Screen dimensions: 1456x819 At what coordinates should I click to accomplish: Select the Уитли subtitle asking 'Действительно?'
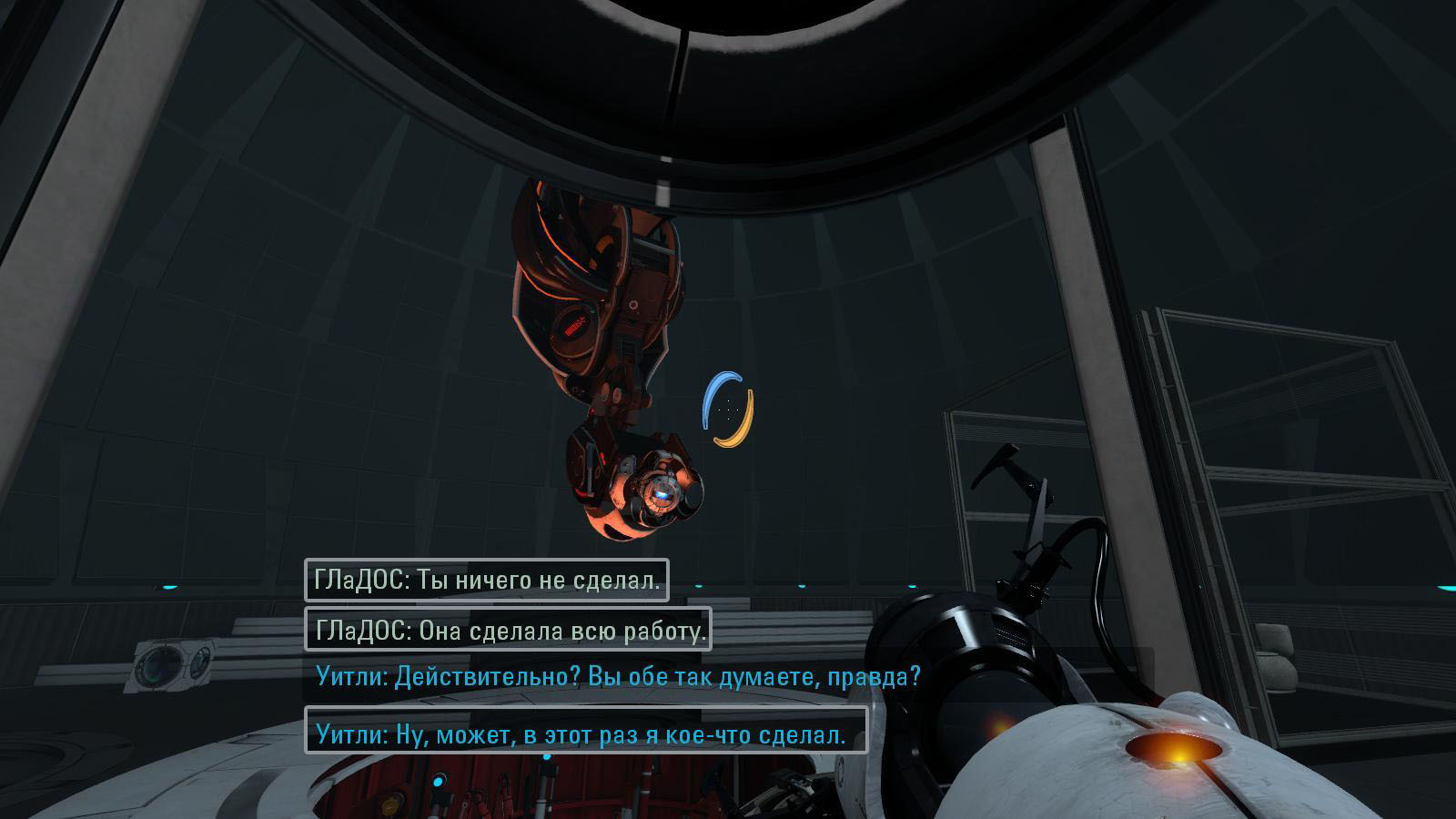pos(619,677)
